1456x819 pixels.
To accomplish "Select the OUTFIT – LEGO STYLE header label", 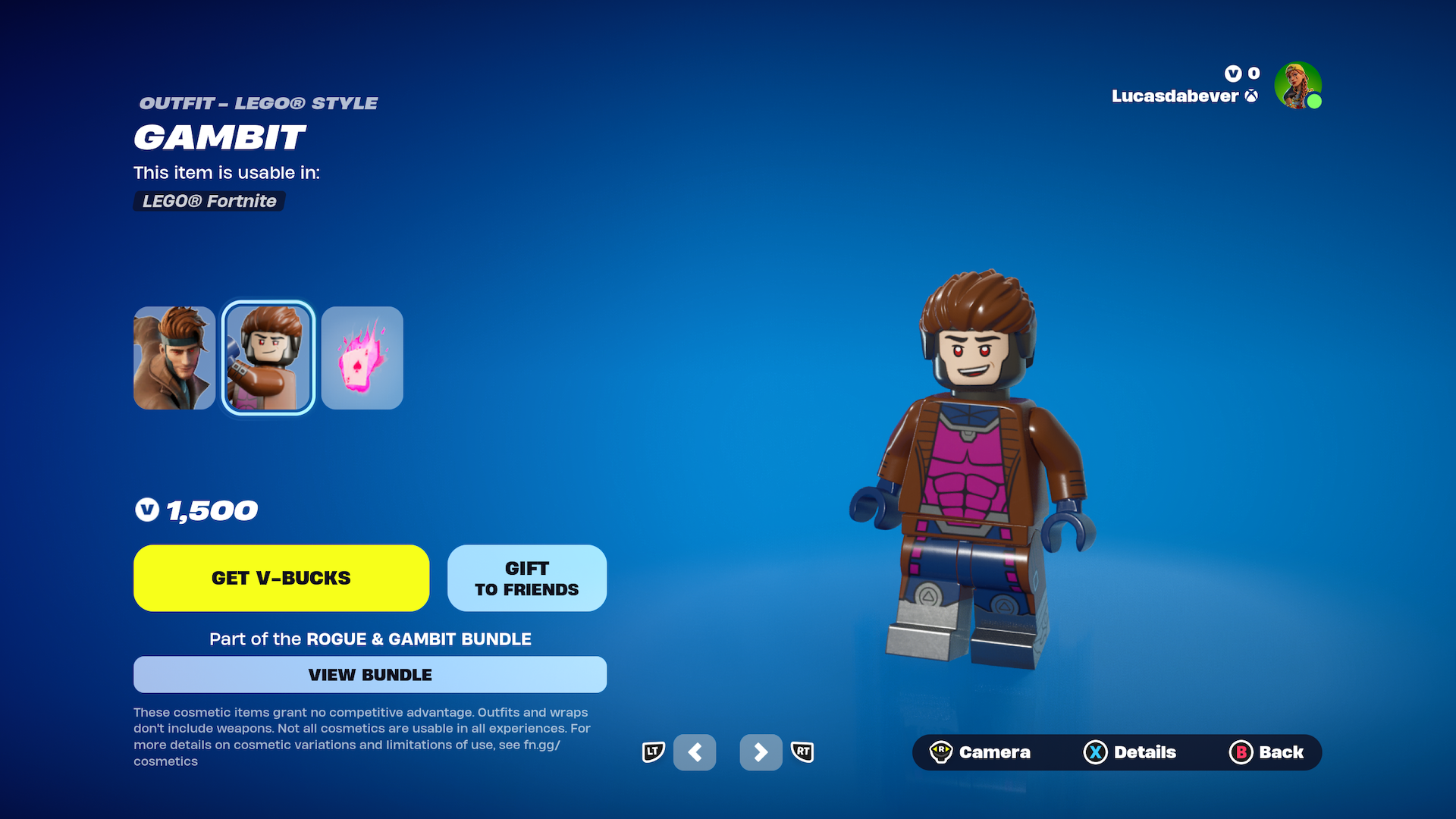I will coord(258,103).
